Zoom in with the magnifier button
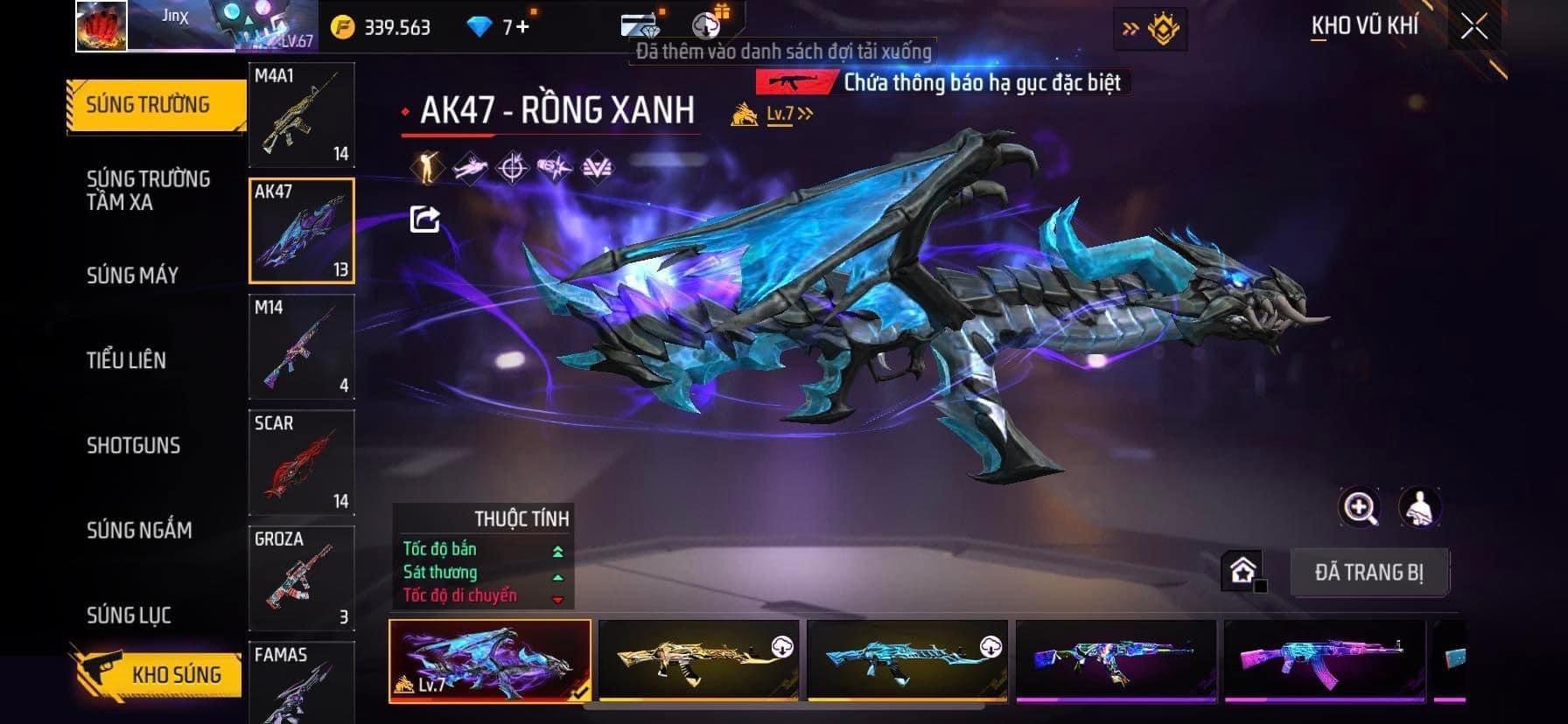 [x=1360, y=507]
